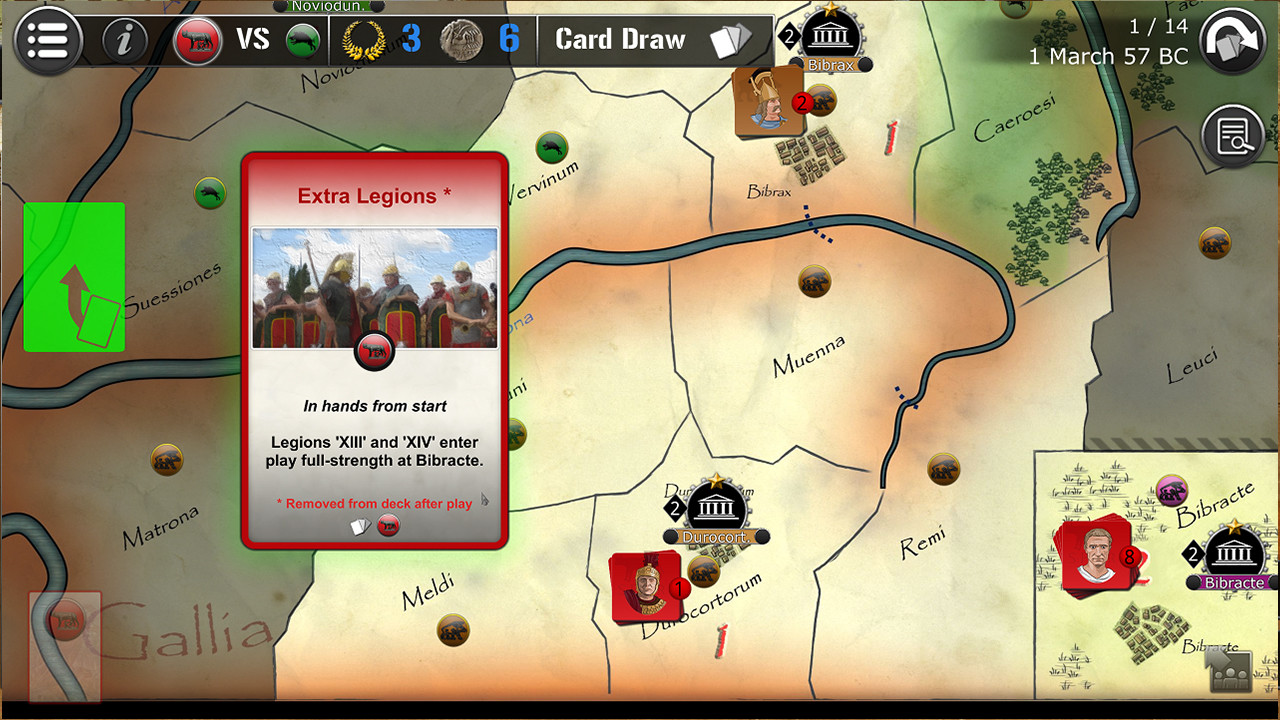Play the green card with return arrow
This screenshot has width=1280, height=720.
pos(74,276)
